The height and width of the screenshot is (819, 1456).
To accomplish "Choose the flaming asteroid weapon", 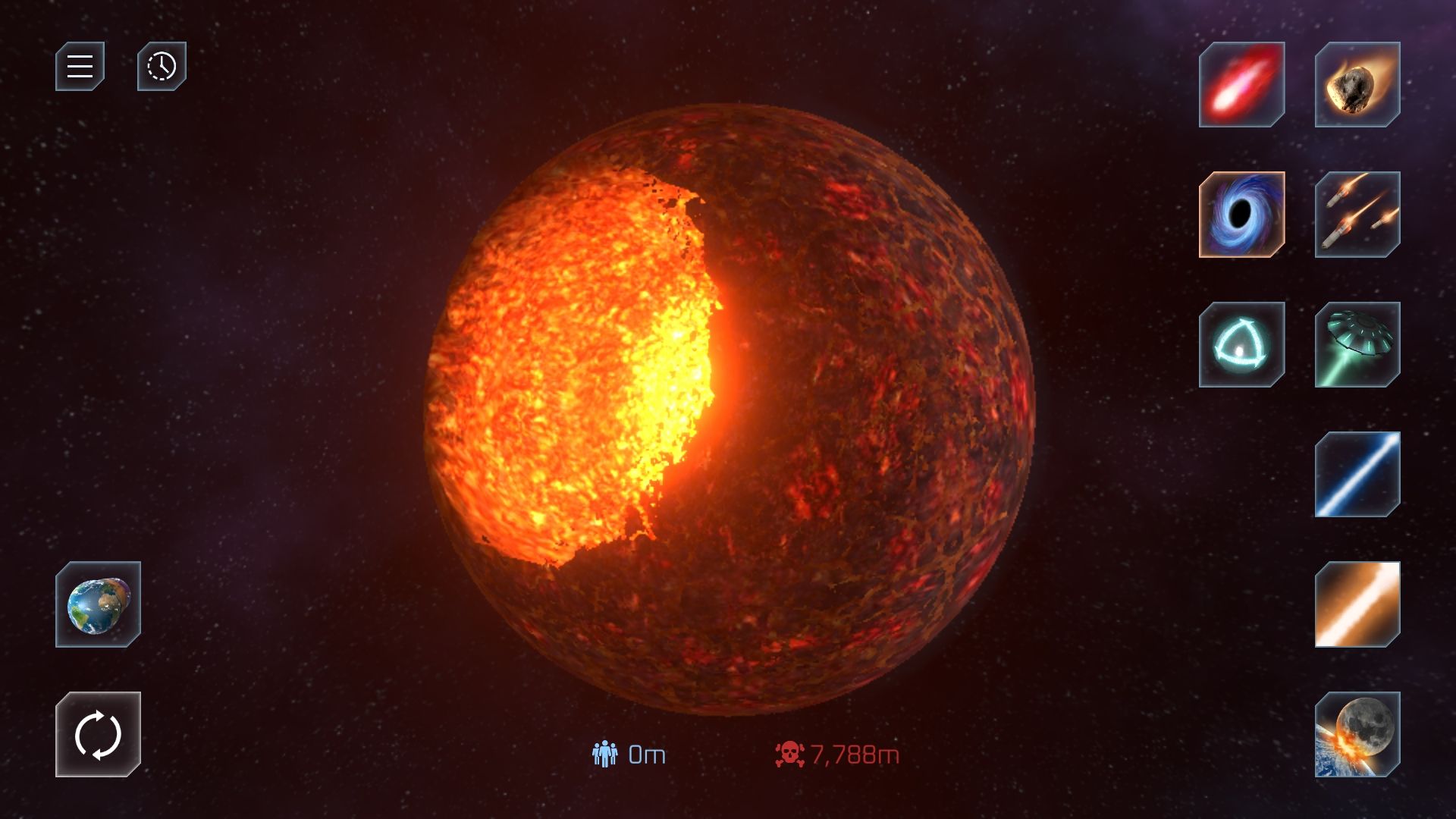I will [1357, 84].
